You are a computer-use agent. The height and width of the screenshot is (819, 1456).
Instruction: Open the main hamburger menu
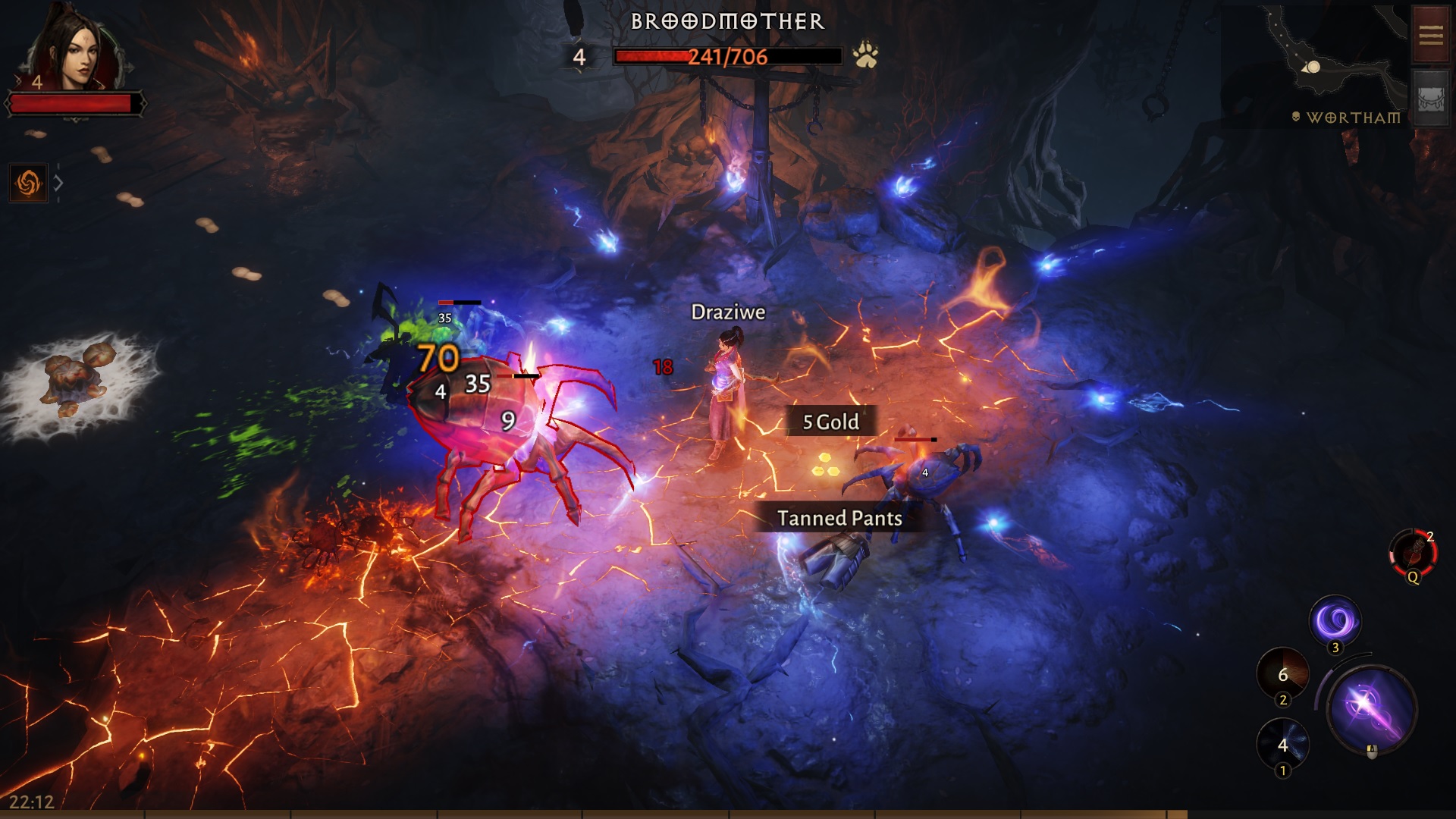[1429, 33]
